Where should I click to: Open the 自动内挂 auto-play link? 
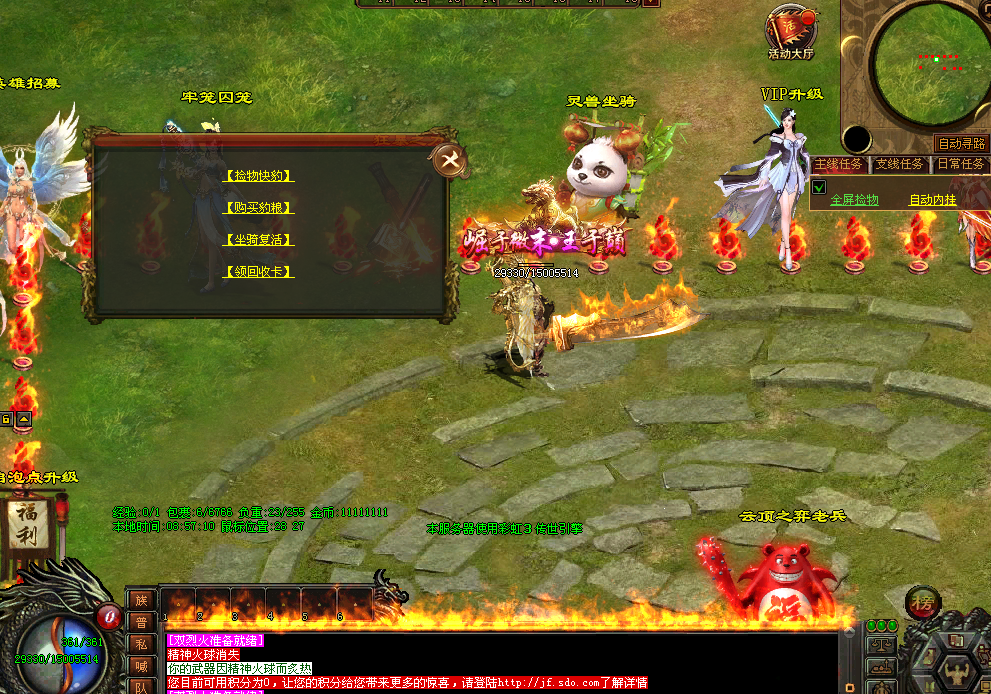pos(932,200)
